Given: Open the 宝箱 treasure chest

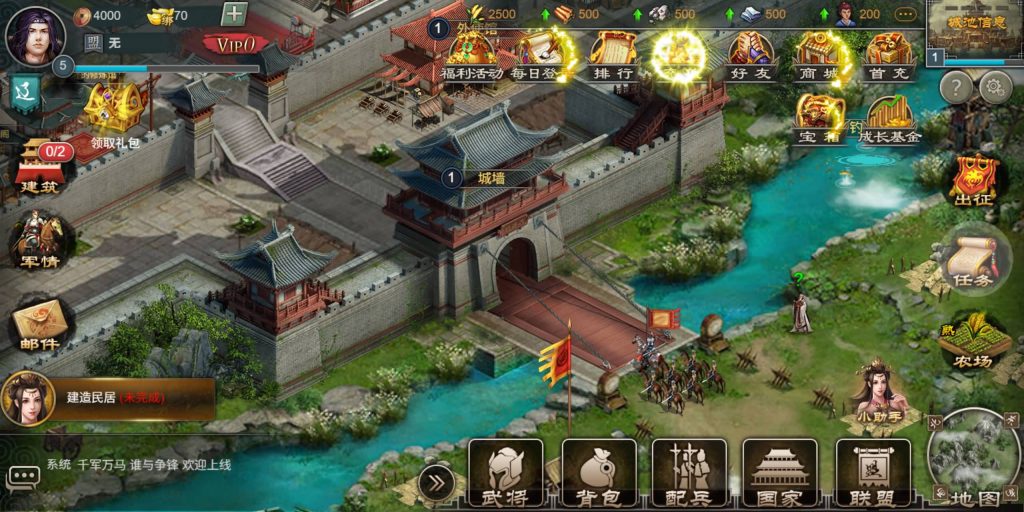Looking at the screenshot, I should (x=820, y=118).
